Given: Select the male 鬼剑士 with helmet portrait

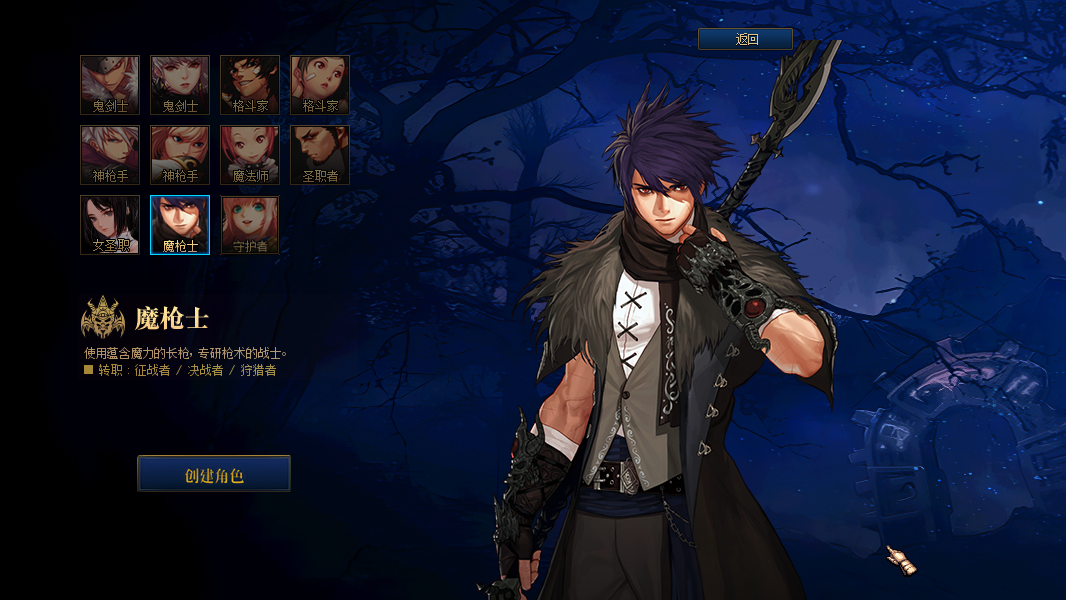Looking at the screenshot, I should 110,85.
